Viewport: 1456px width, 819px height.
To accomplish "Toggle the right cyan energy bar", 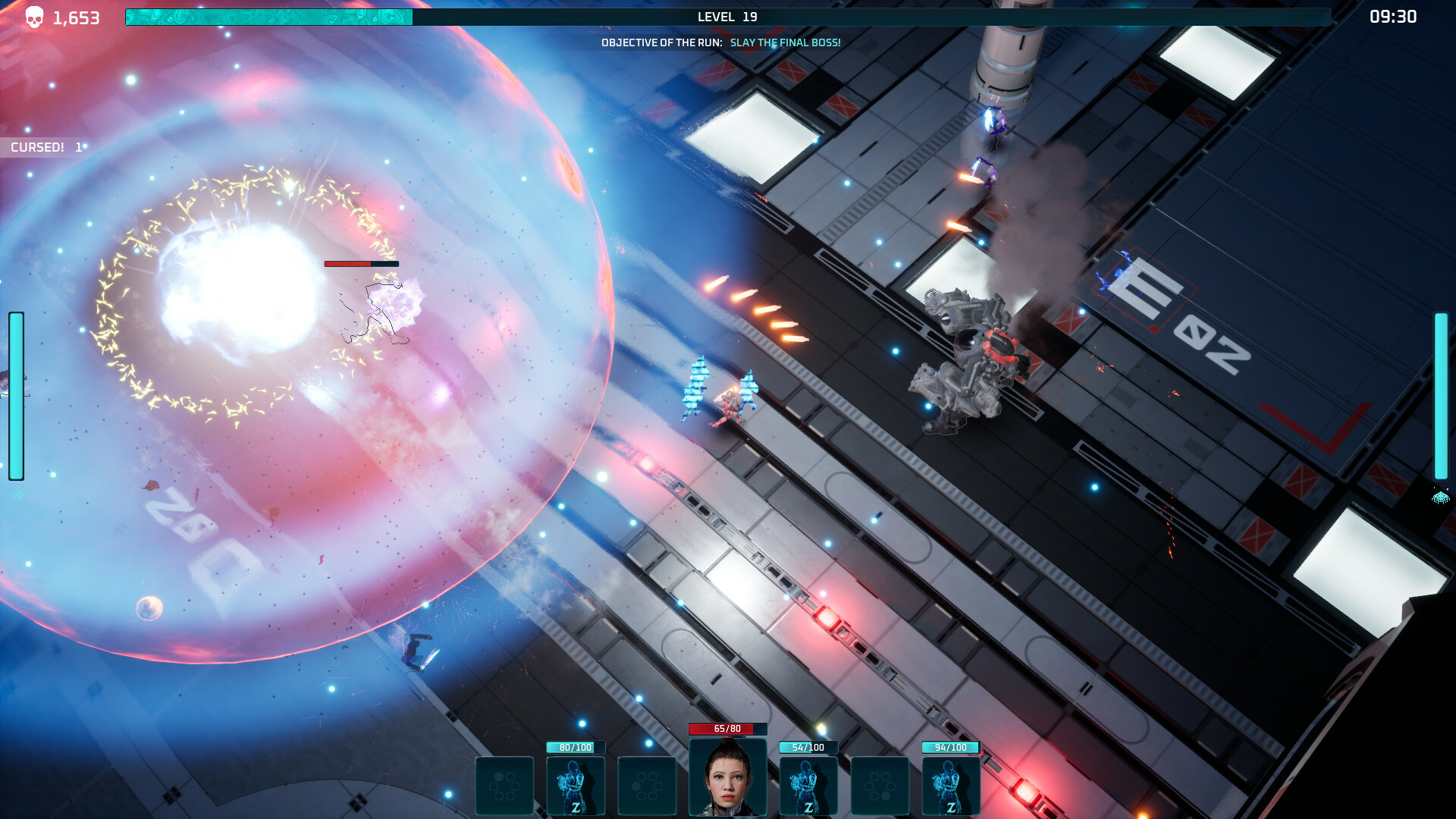I will point(1440,394).
